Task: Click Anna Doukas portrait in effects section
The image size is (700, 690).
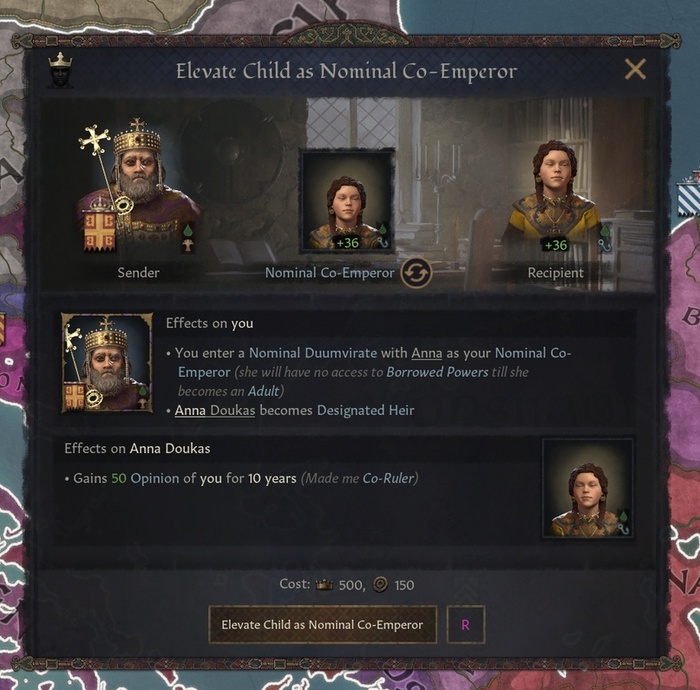Action: (x=587, y=487)
